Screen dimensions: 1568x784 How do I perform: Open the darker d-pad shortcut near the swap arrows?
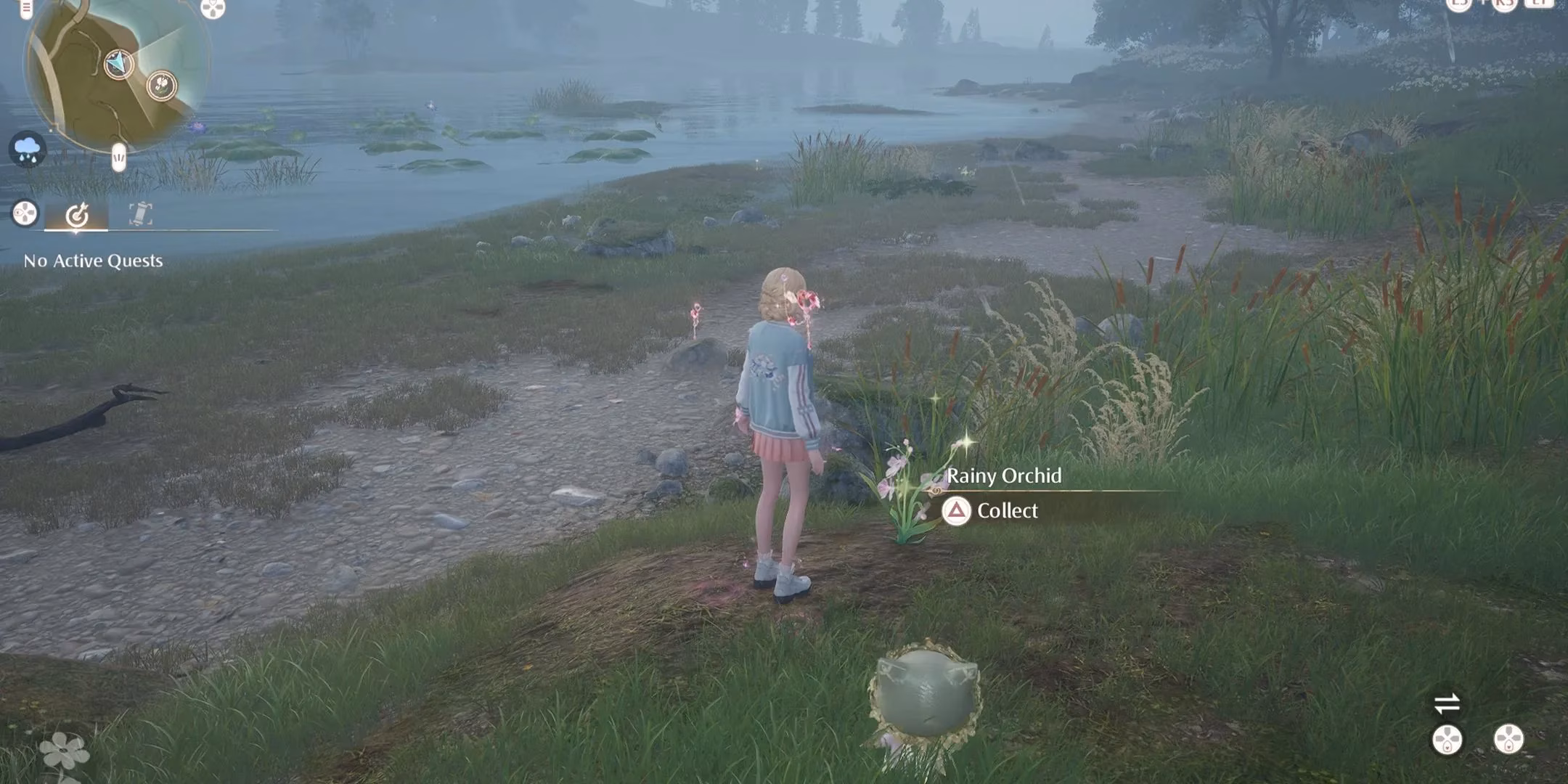coord(1447,739)
